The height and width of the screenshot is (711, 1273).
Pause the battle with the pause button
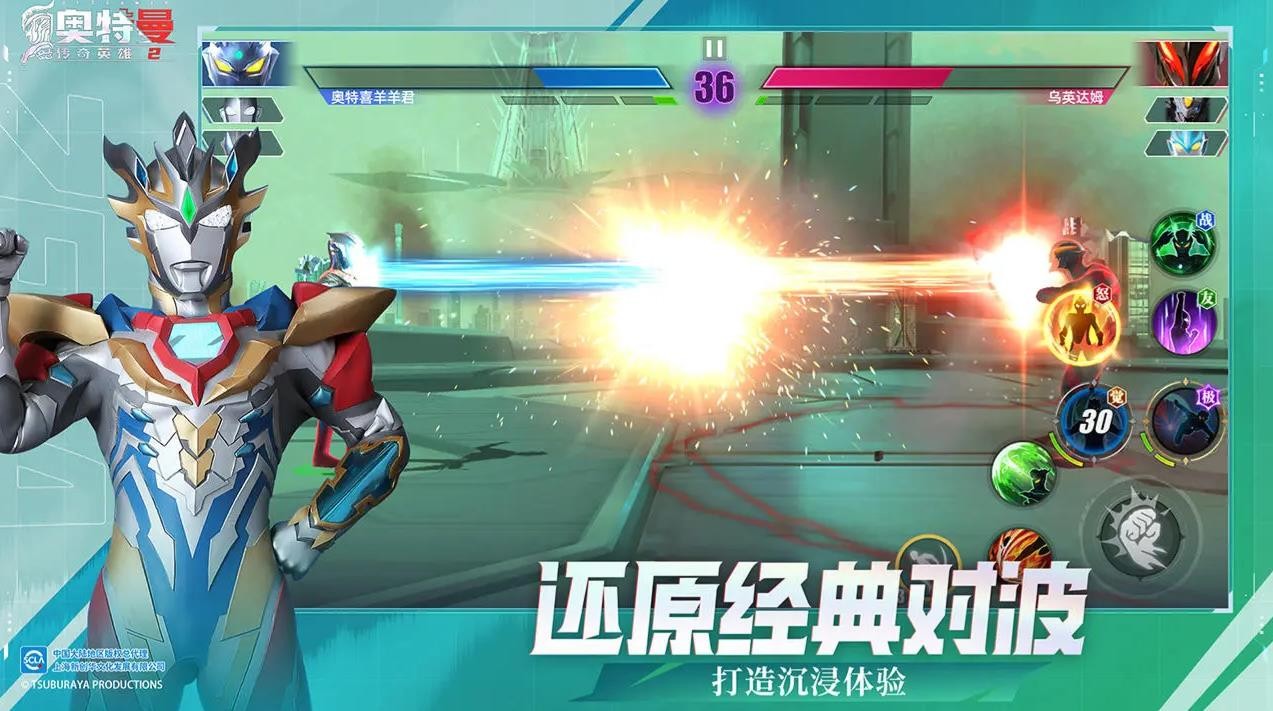click(x=713, y=48)
